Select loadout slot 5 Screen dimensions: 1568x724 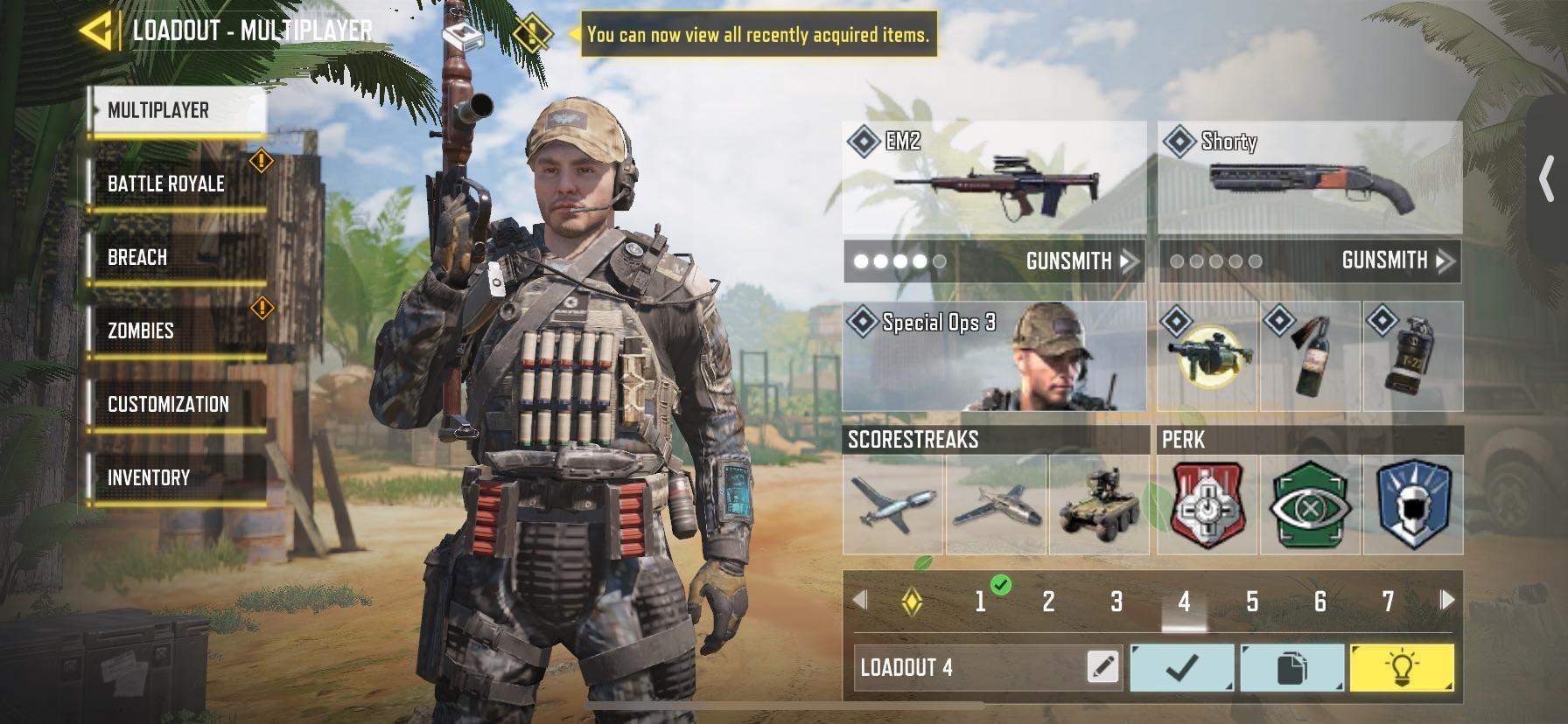click(x=1253, y=602)
